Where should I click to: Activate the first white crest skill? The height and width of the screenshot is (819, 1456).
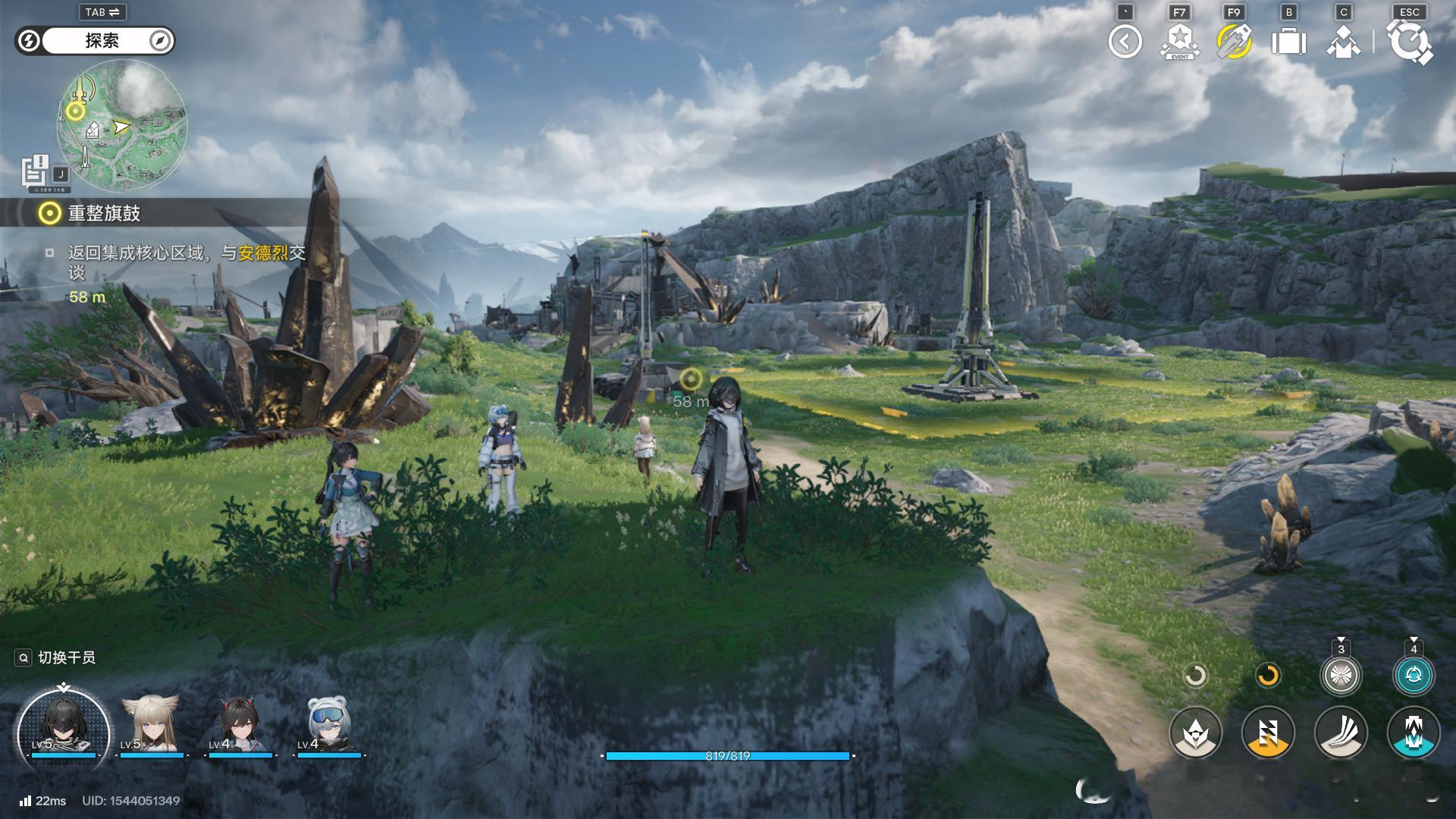pyautogui.click(x=1195, y=733)
